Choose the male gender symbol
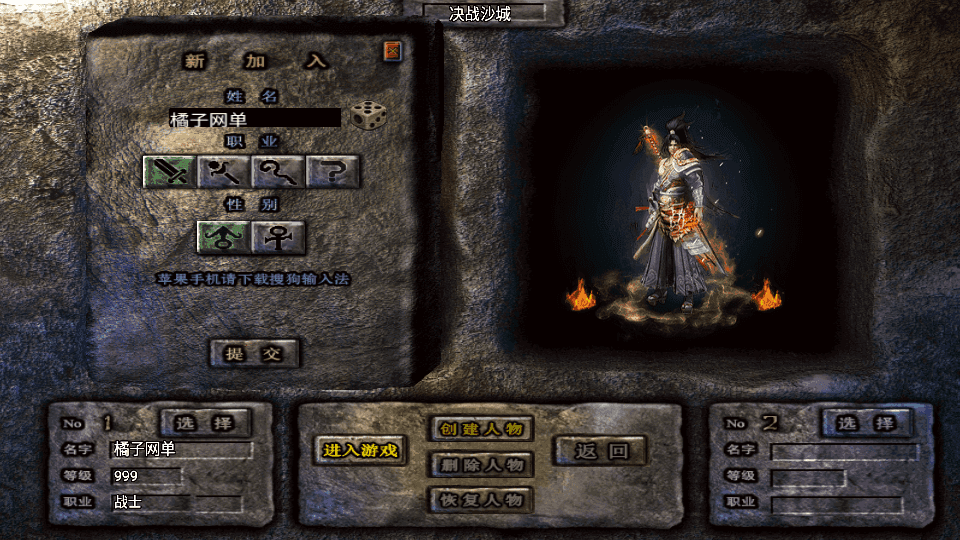The image size is (960, 540). (x=224, y=237)
